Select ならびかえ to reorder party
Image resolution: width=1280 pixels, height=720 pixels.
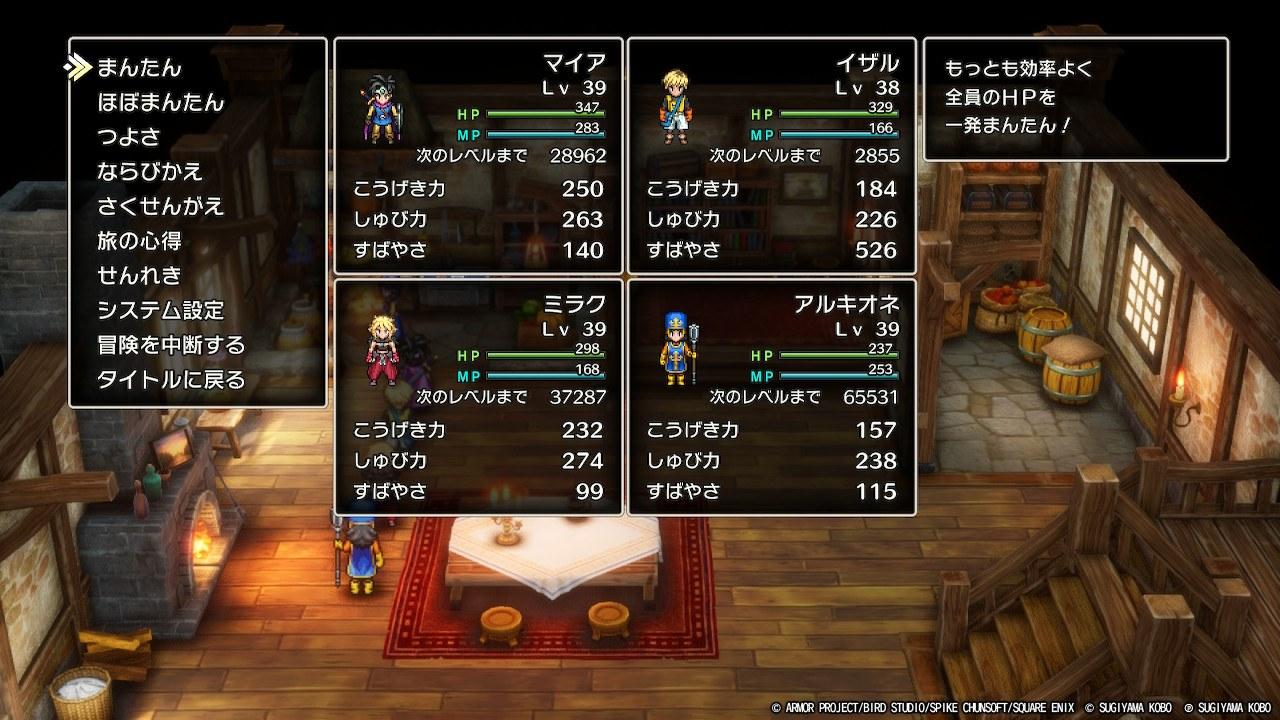150,171
